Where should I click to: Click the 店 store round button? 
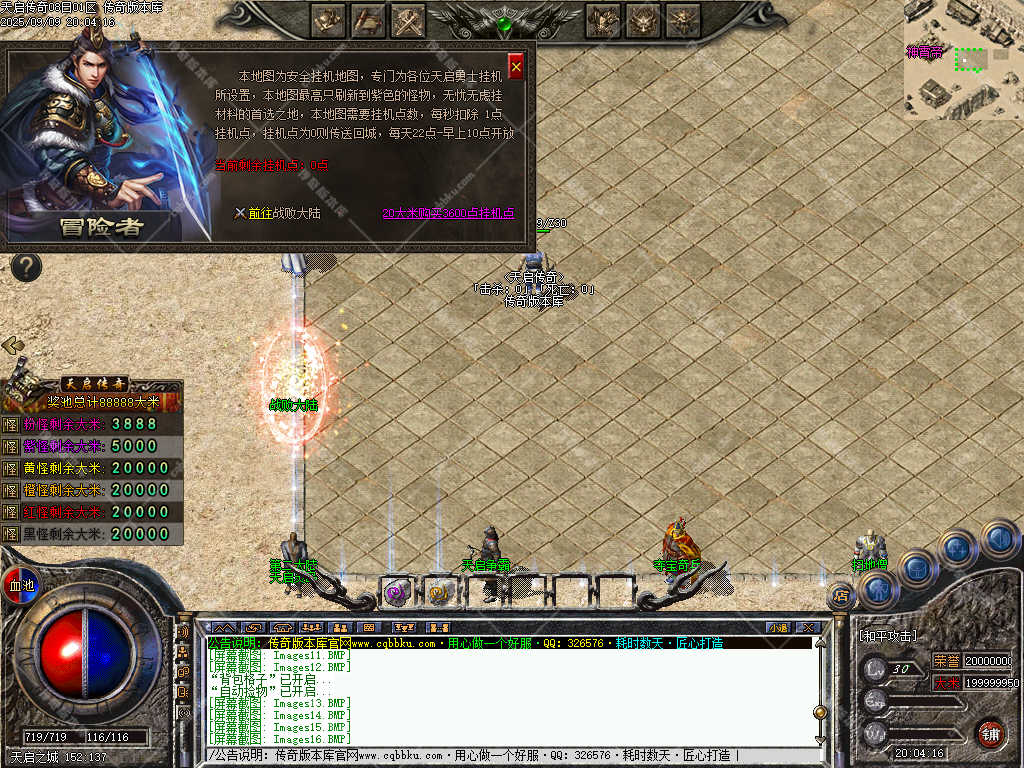point(841,596)
